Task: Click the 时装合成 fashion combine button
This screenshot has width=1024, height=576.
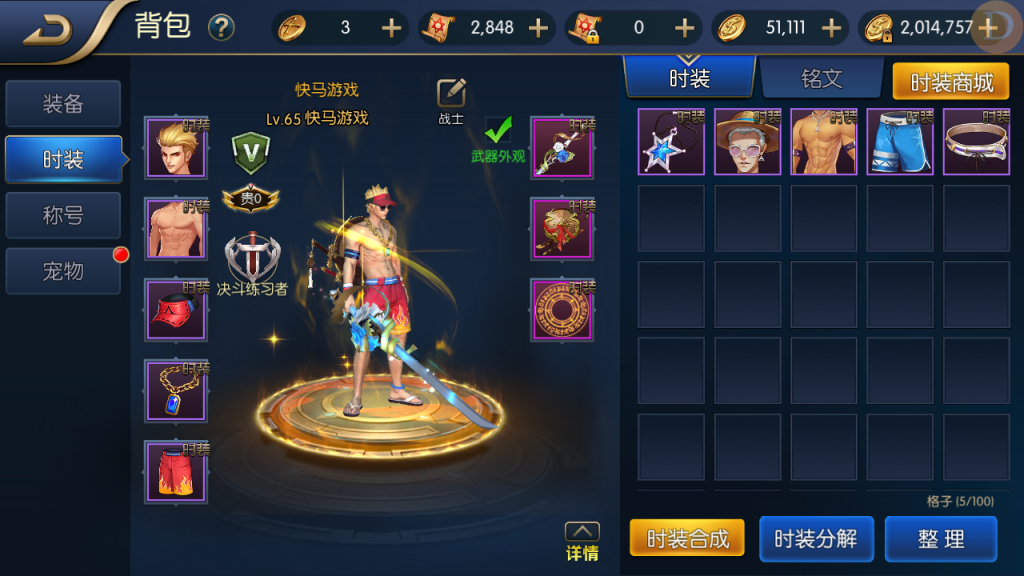Action: (x=687, y=539)
